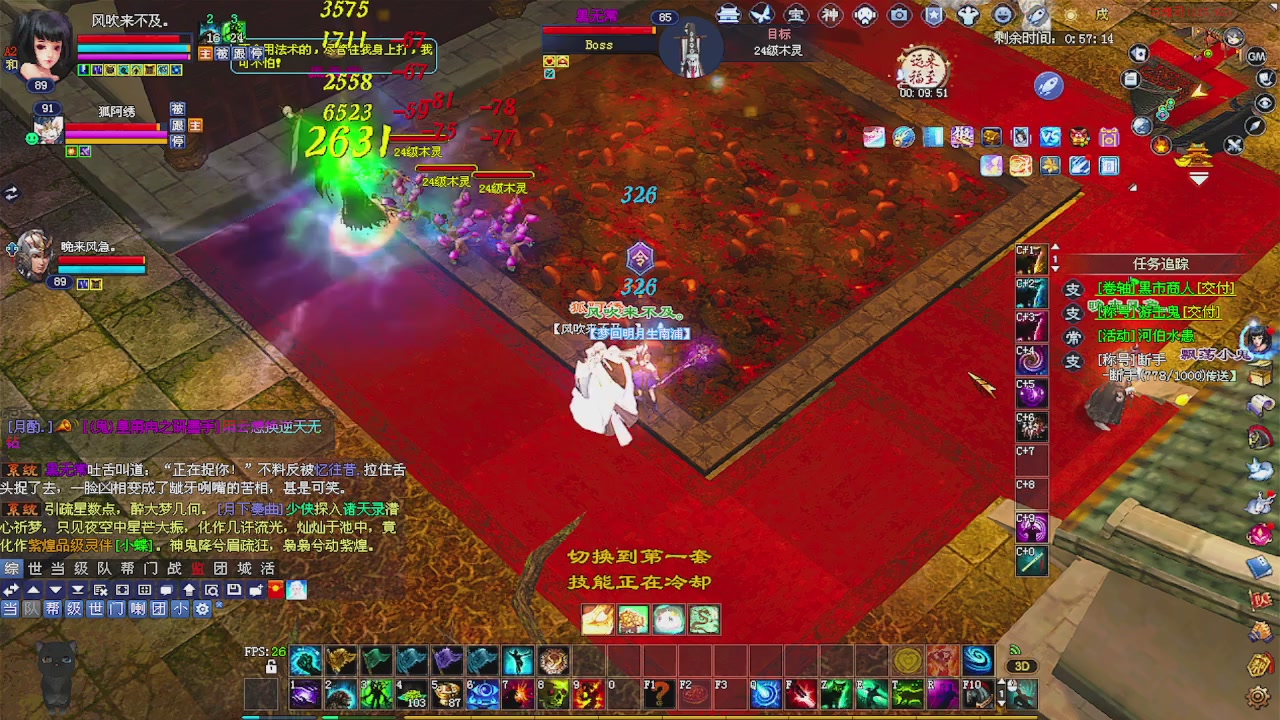The height and width of the screenshot is (720, 1280).
Task: Select the butterfly icon in the top menu
Action: (x=760, y=14)
